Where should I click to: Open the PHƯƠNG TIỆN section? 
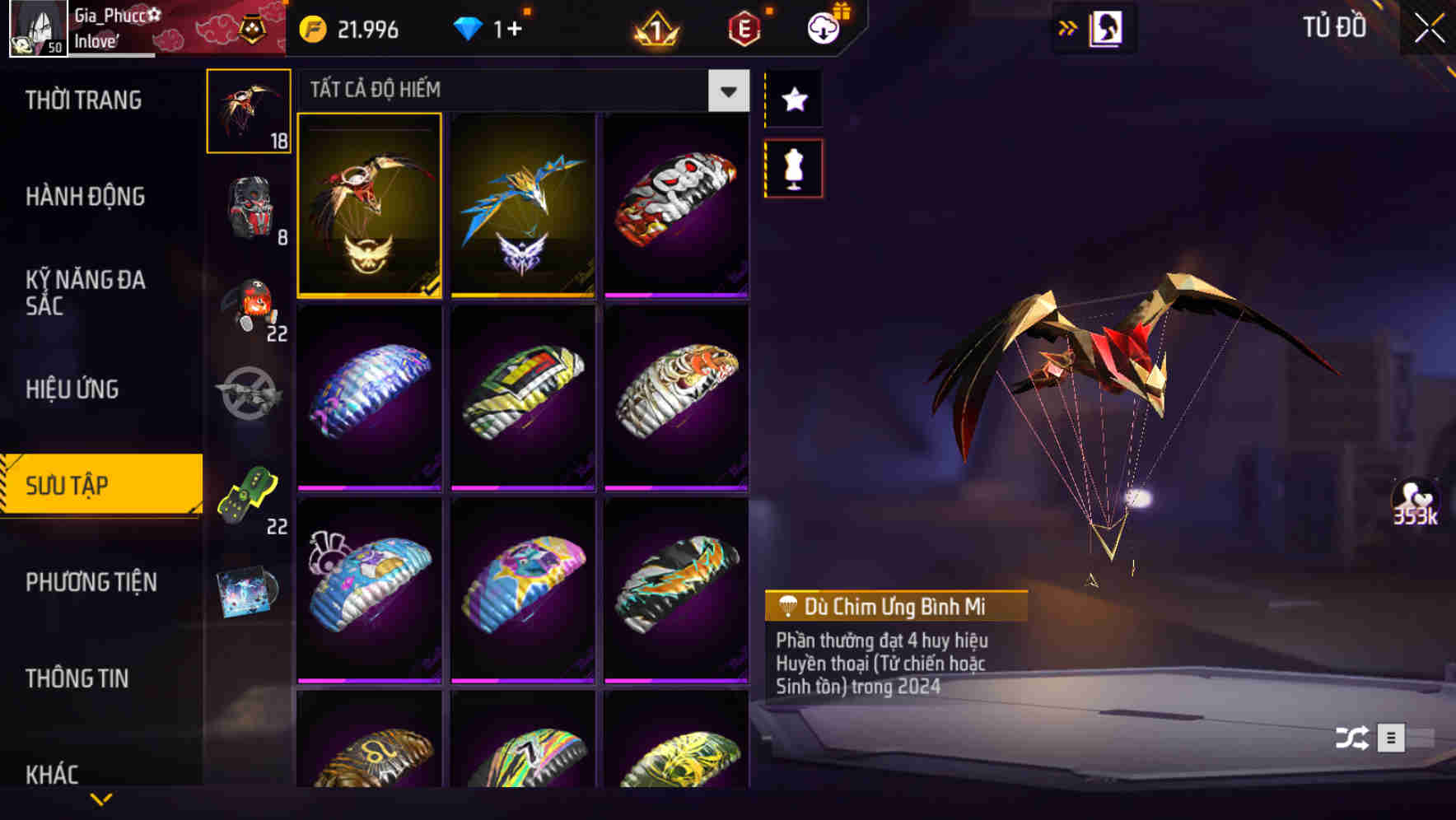point(91,582)
